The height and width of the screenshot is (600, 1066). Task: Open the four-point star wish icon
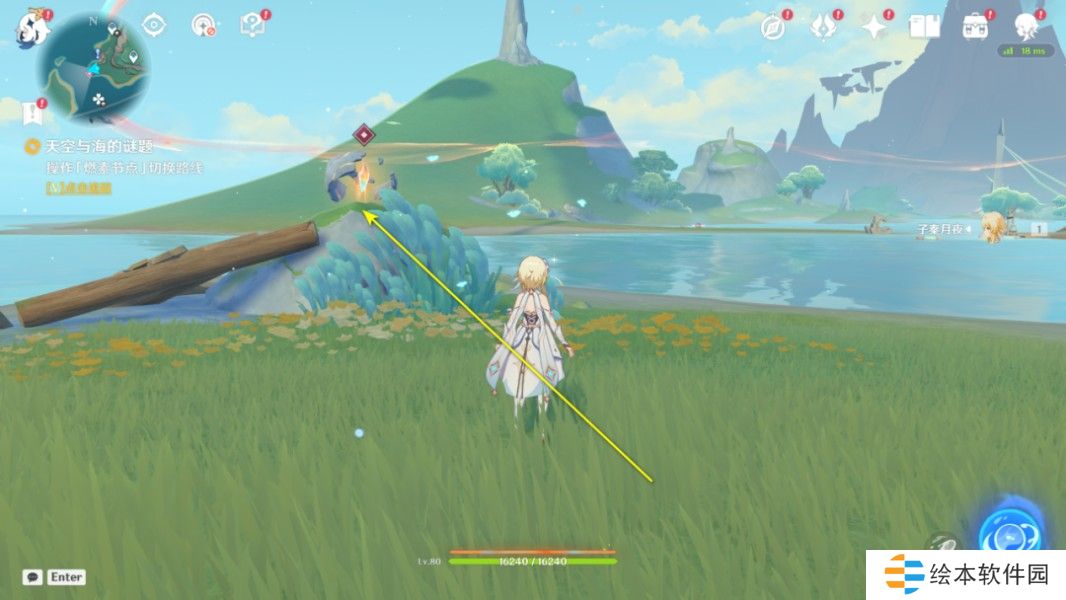point(875,27)
